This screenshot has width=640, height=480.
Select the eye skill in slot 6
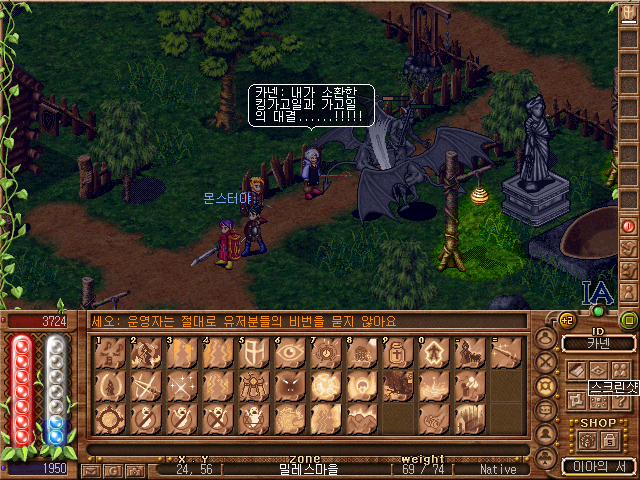click(289, 353)
